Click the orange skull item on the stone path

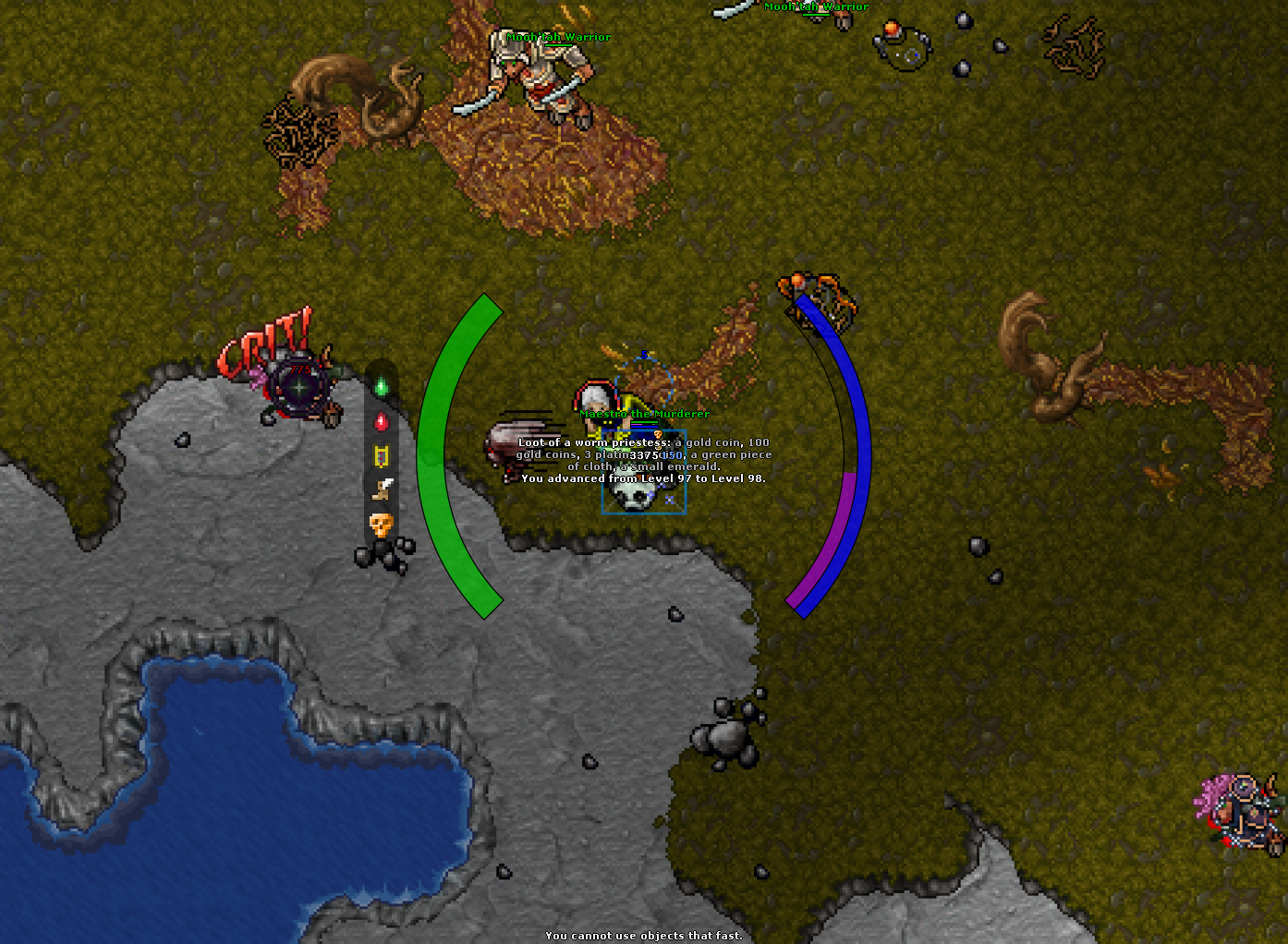coord(381,523)
